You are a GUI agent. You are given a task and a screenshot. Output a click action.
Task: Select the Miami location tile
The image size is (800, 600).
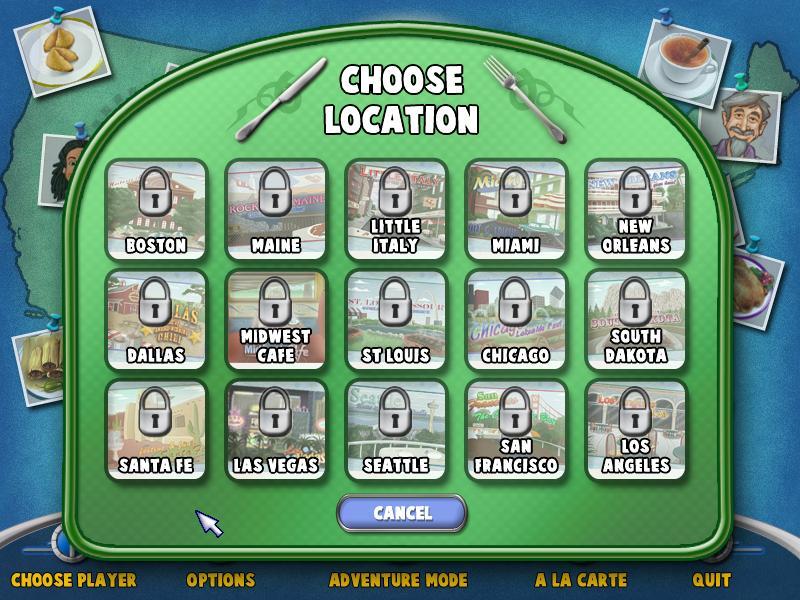tap(516, 210)
